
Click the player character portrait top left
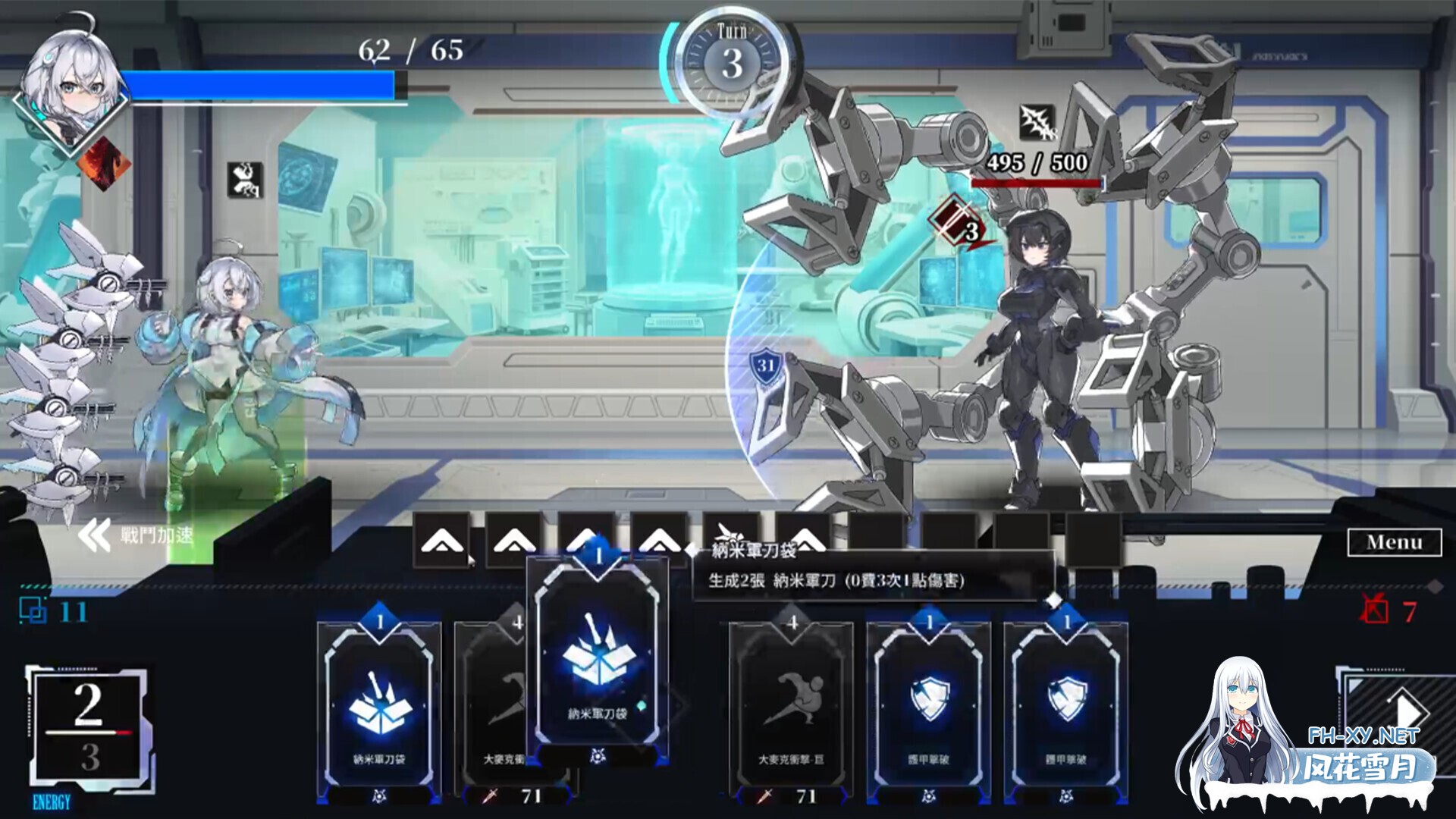pyautogui.click(x=72, y=83)
